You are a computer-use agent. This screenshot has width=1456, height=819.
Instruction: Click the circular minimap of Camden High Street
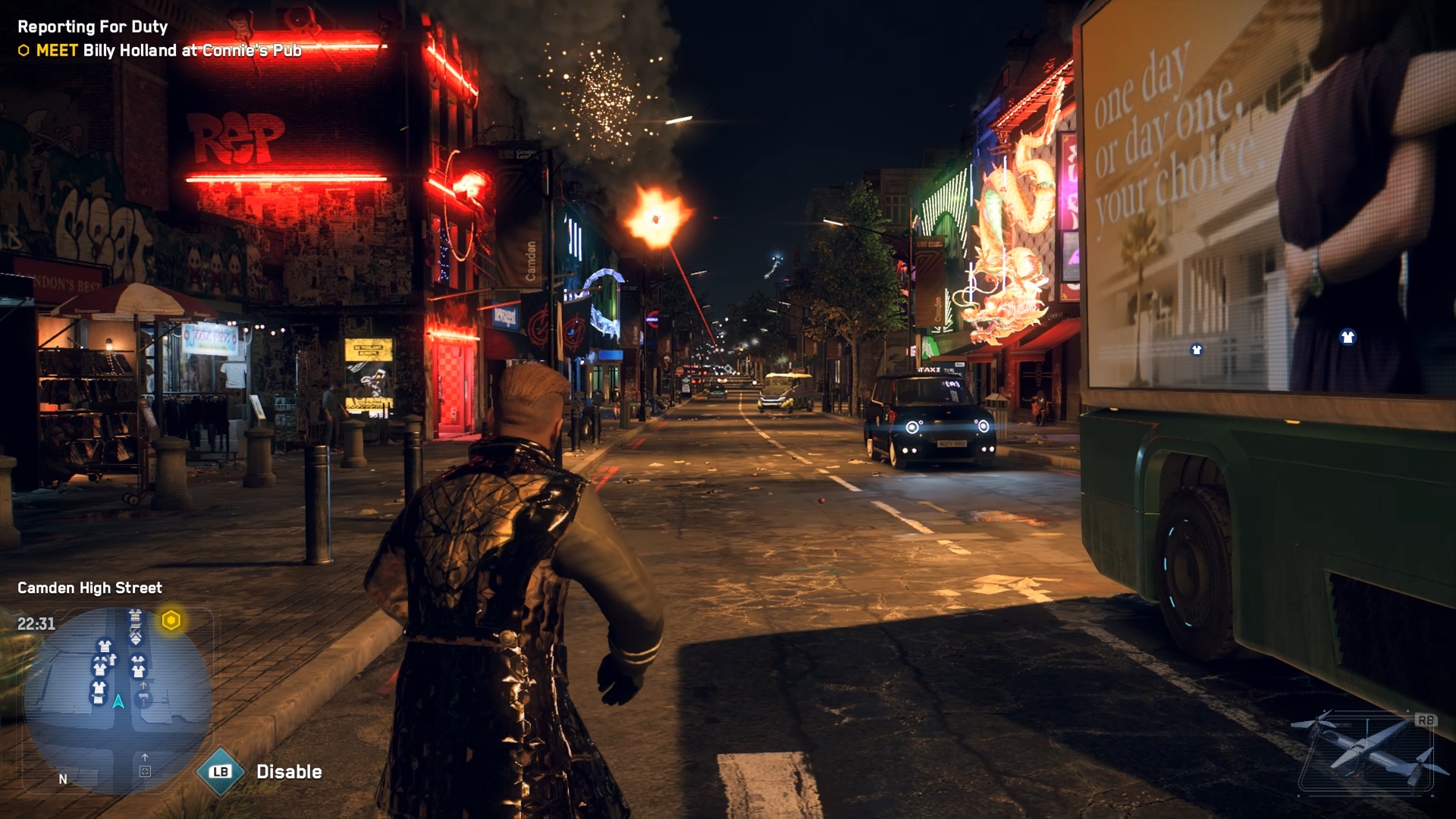(x=118, y=700)
